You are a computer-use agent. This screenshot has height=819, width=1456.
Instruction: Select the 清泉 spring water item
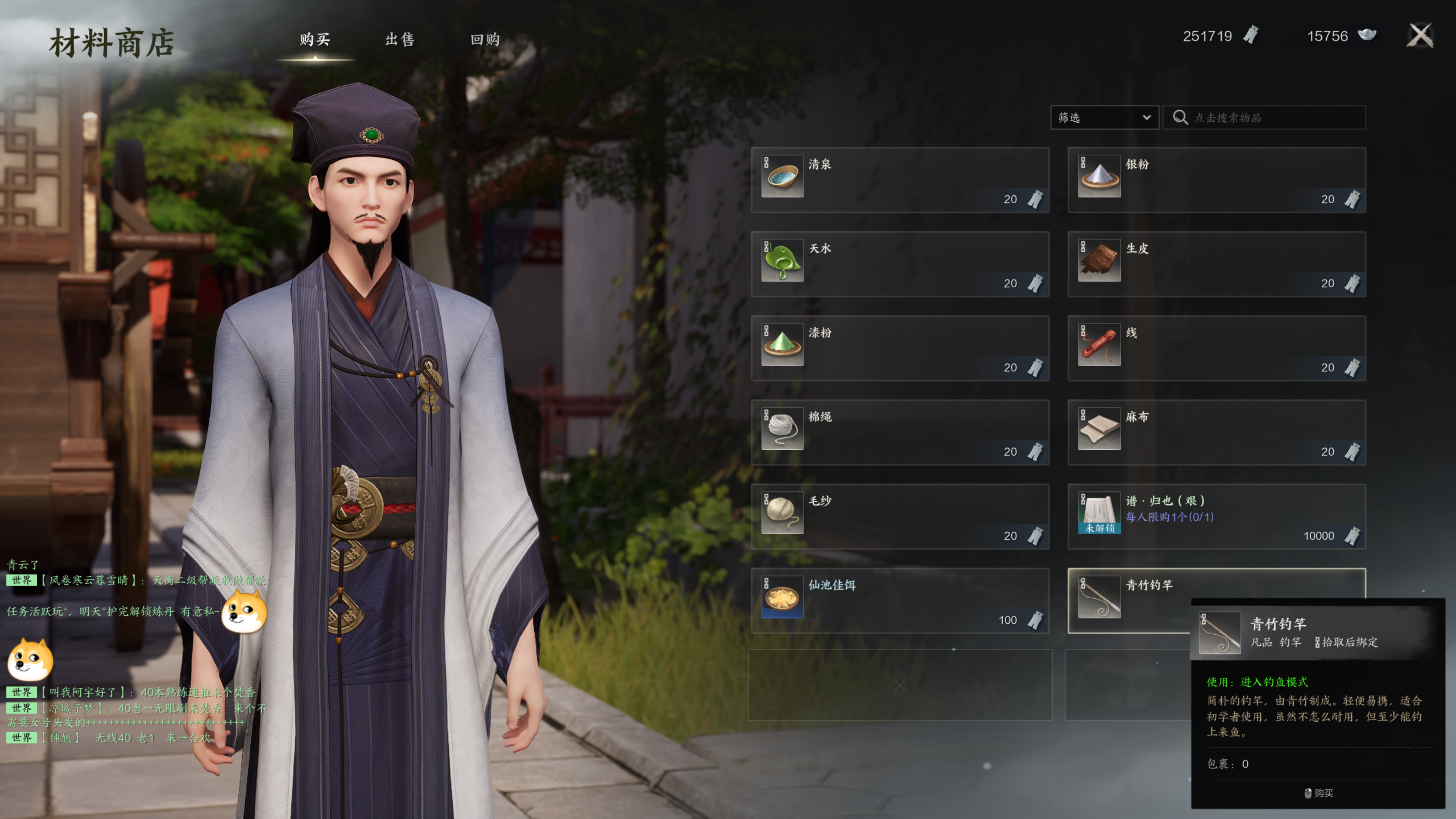click(899, 180)
